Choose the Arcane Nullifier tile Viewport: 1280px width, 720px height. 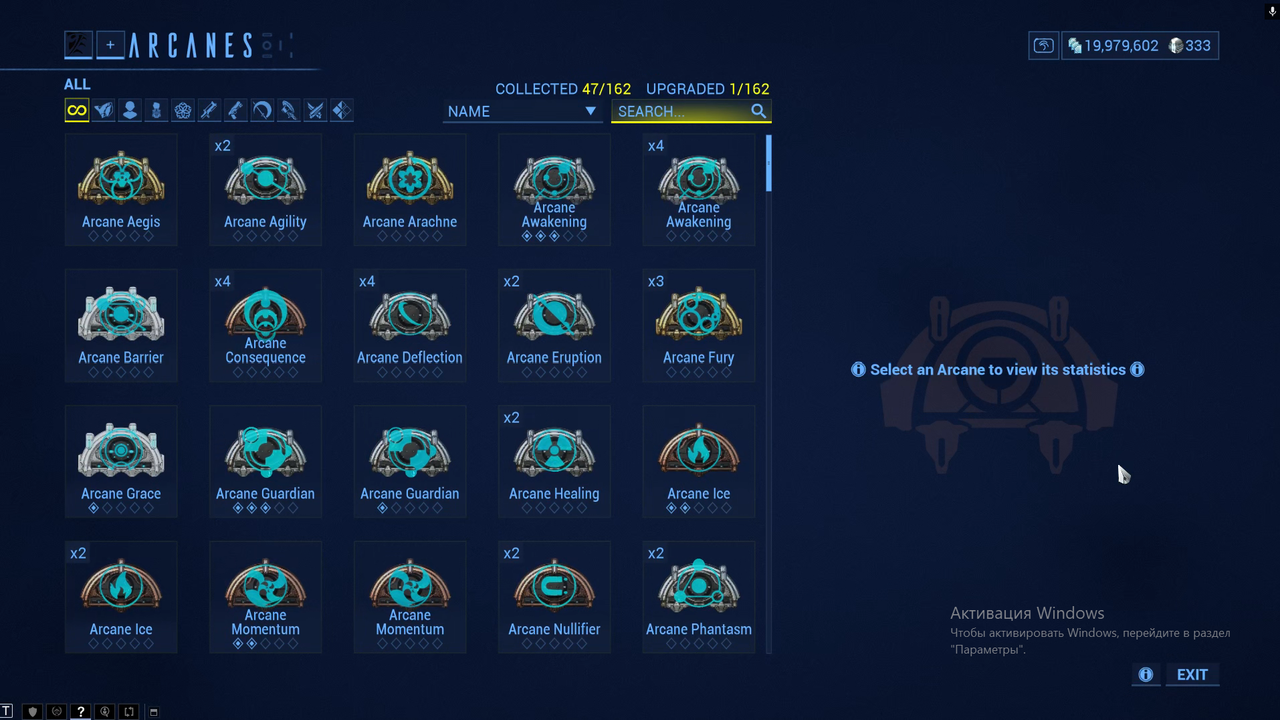(x=554, y=597)
